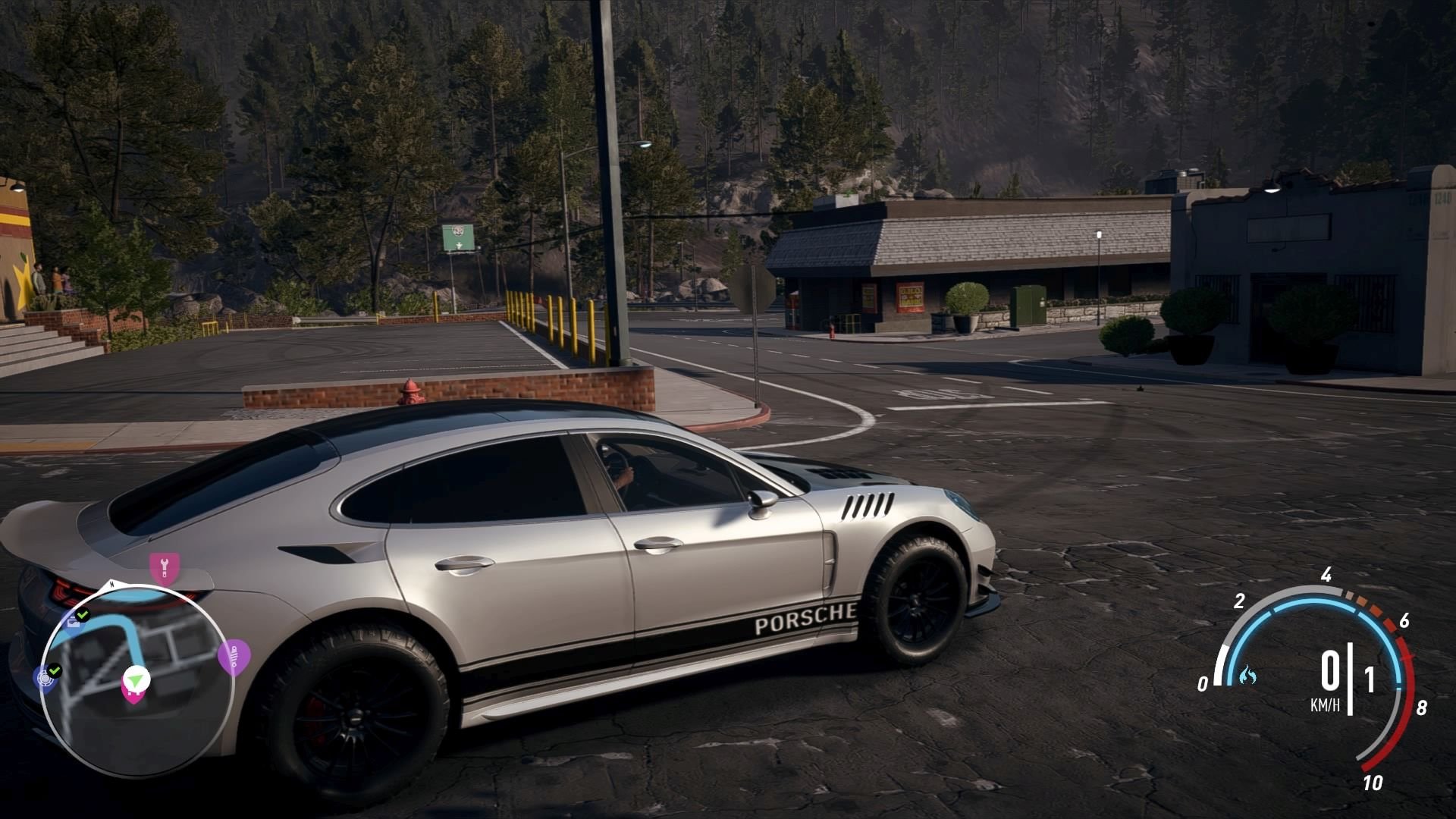The image size is (1456, 819).
Task: Toggle the green checkmark on billboard icon
Action: (83, 614)
